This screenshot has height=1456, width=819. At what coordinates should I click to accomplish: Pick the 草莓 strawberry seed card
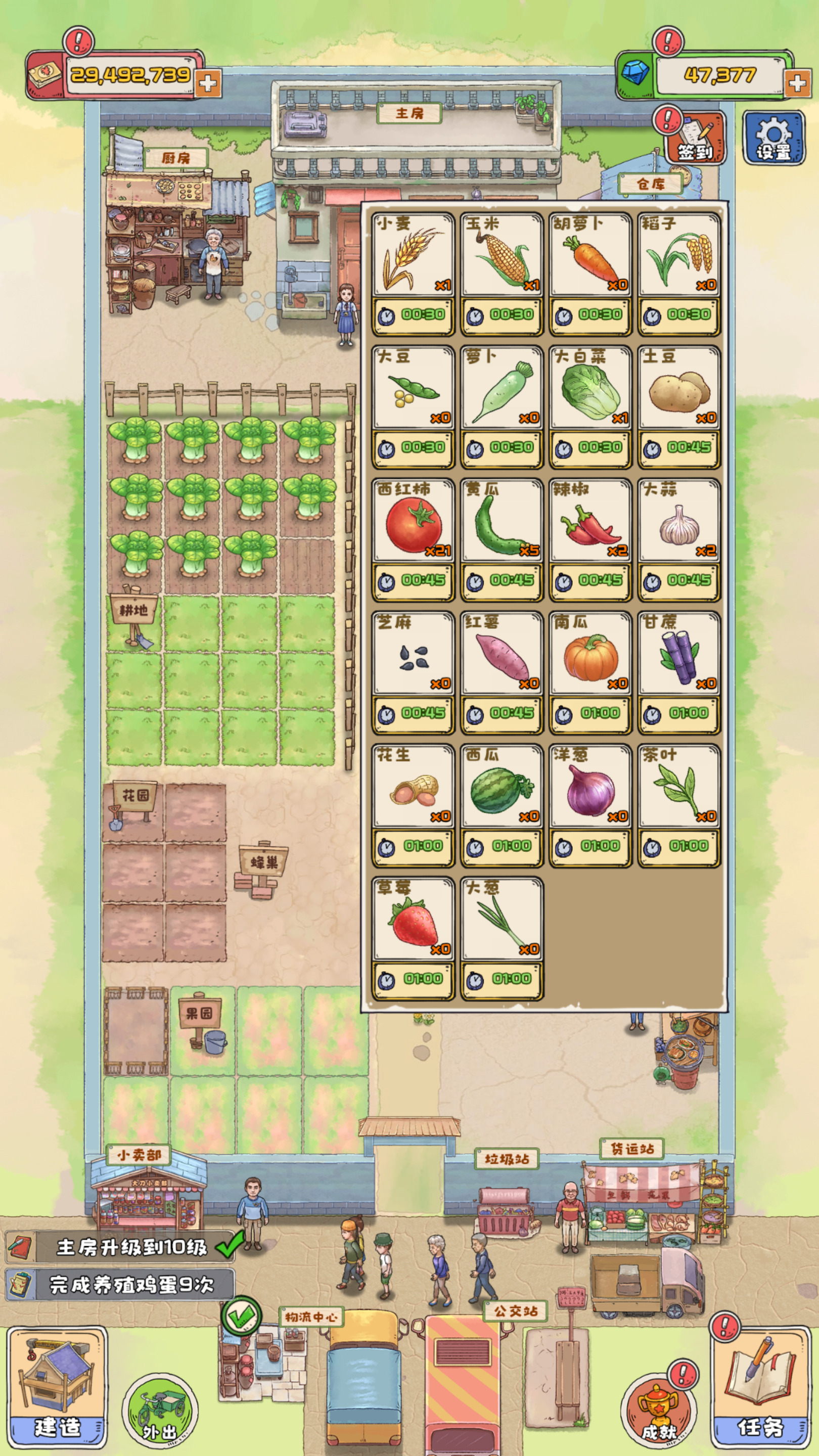click(x=413, y=938)
